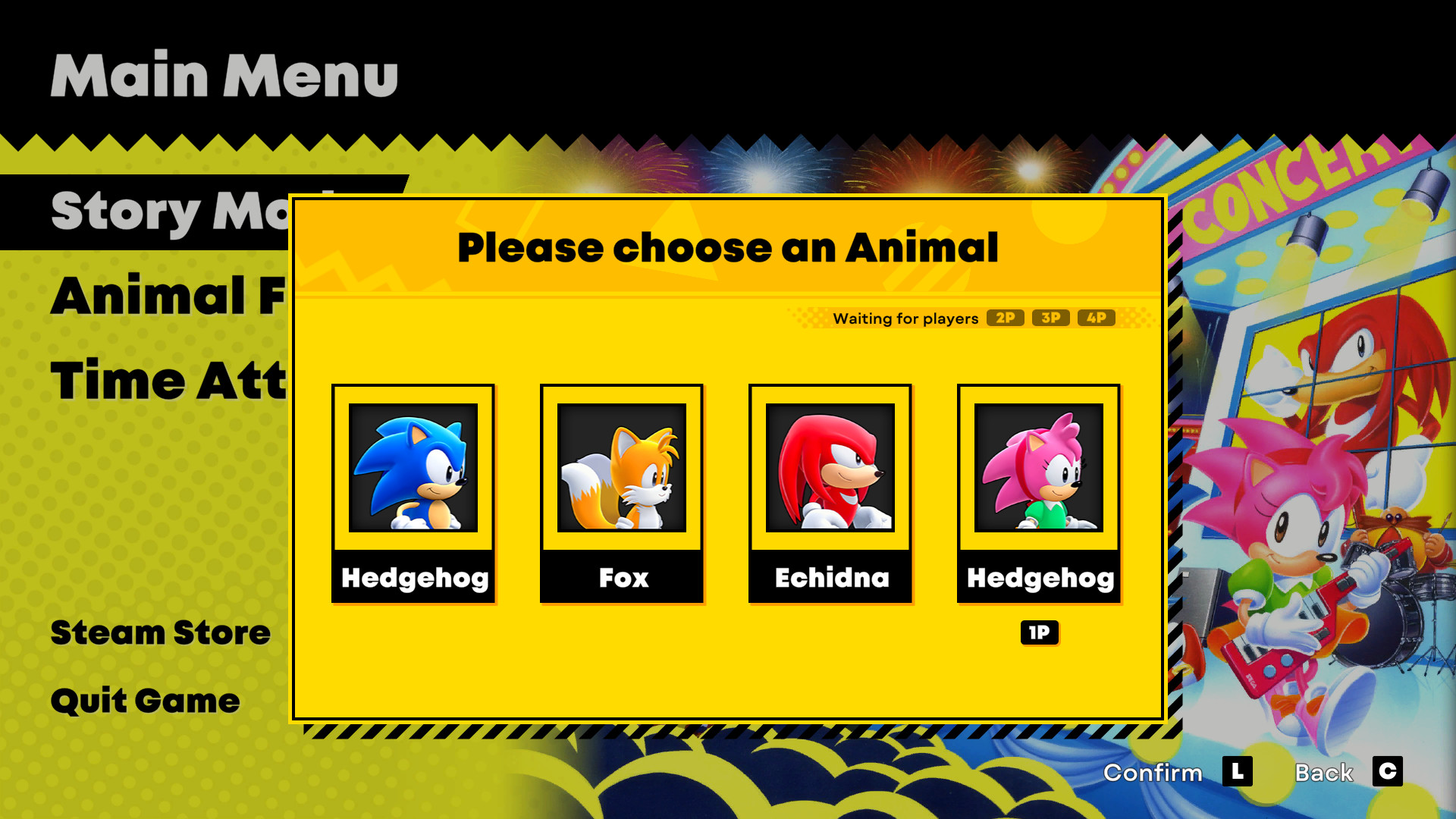Click the 2P player slot badge
Screen dimensions: 1456x819
pyautogui.click(x=1005, y=318)
